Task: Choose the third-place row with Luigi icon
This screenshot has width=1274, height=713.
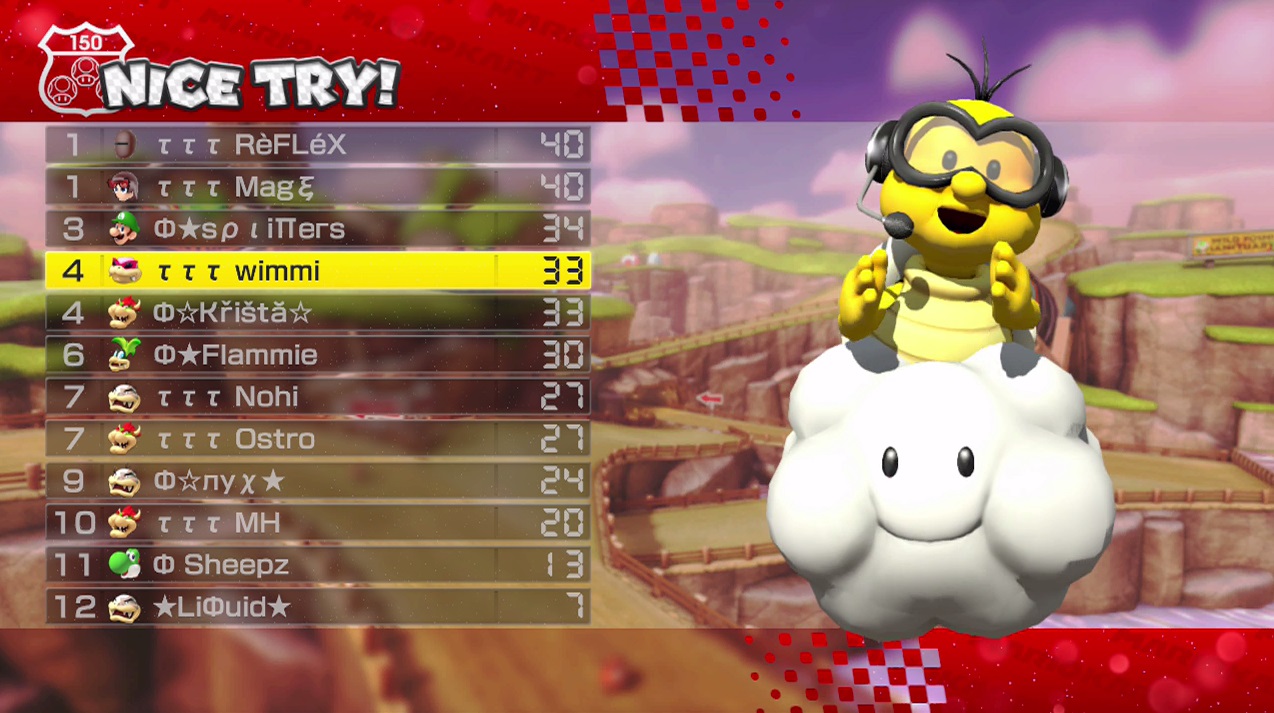Action: pyautogui.click(x=318, y=229)
